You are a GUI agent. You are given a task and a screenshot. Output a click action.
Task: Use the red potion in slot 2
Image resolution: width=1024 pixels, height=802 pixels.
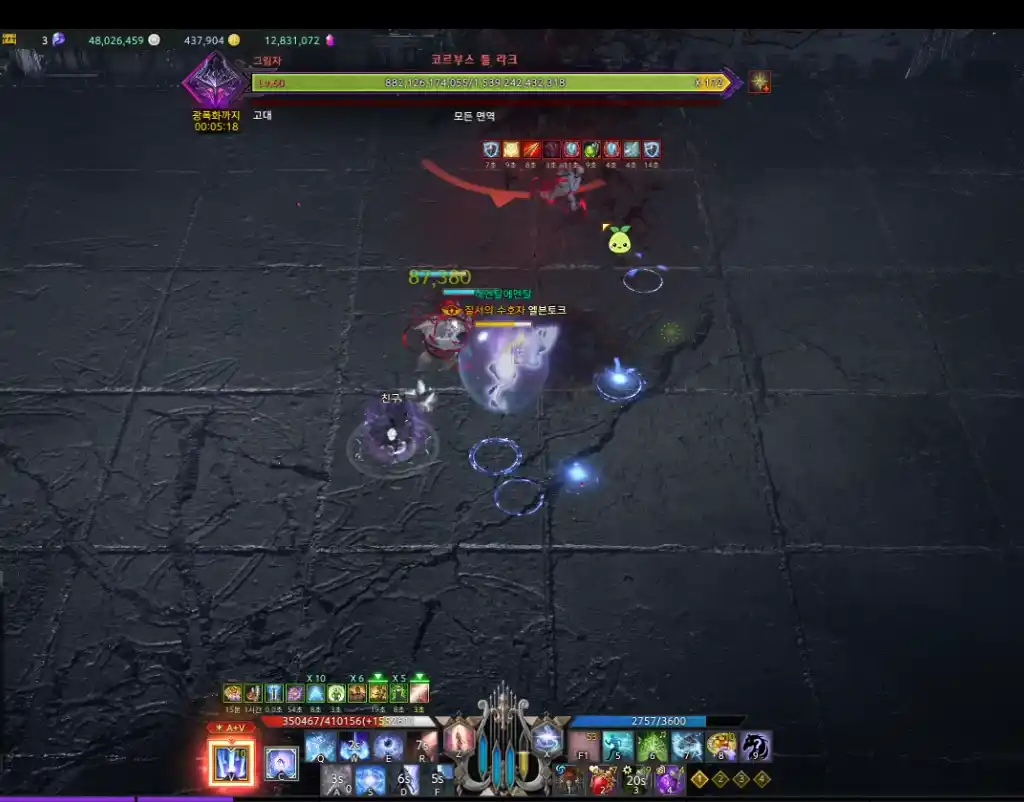[602, 779]
